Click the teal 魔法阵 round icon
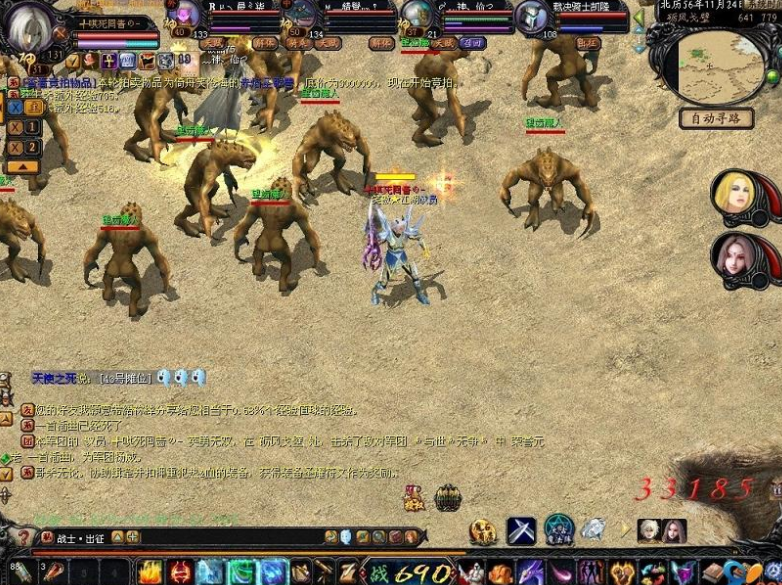This screenshot has width=782, height=585. pyautogui.click(x=559, y=529)
